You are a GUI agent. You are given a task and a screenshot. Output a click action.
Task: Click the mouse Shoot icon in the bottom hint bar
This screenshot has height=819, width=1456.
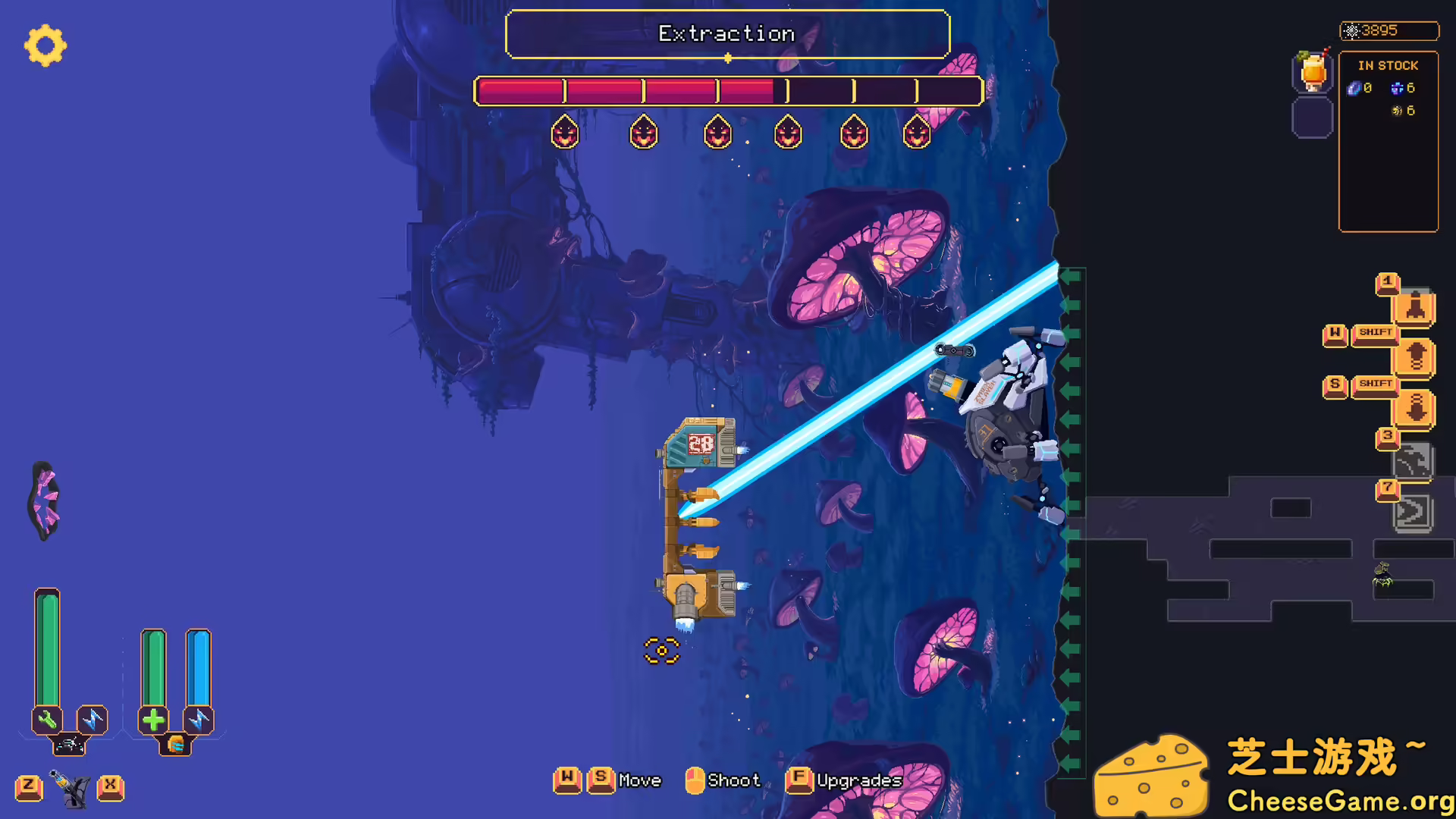pos(694,780)
